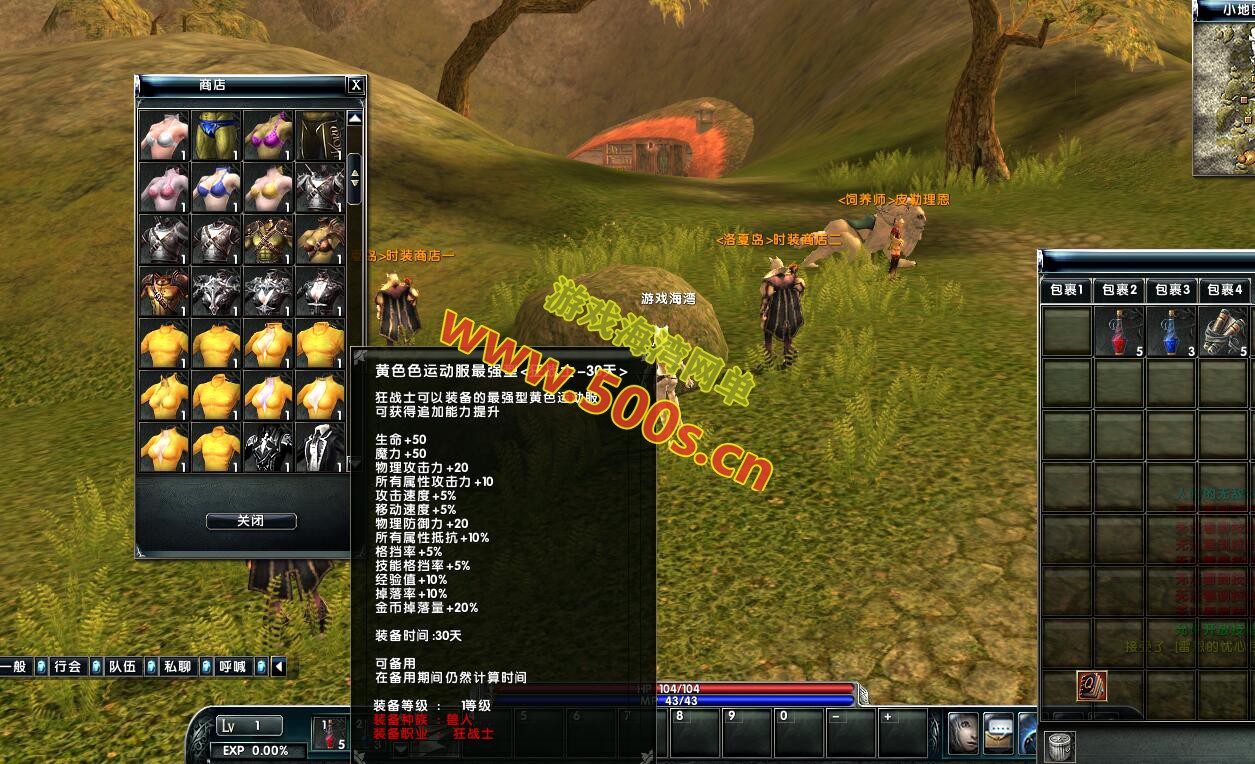Pick the bundled scrolls inventory item

point(1223,331)
